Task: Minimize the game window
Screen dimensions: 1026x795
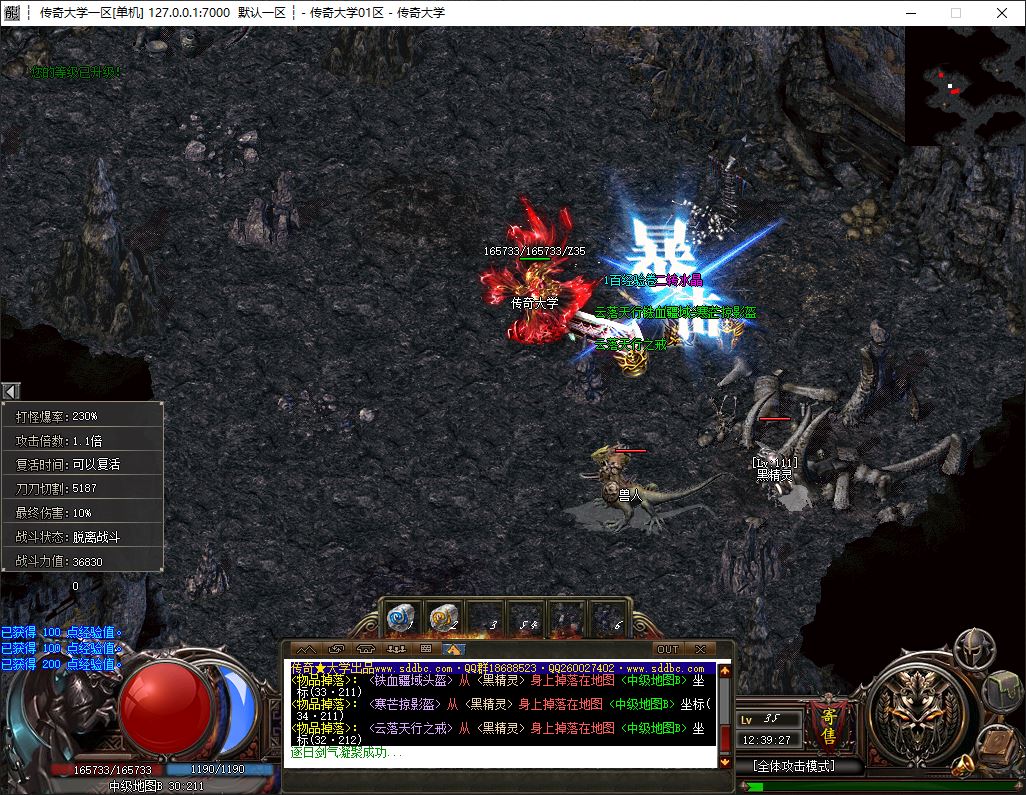Action: 909,13
